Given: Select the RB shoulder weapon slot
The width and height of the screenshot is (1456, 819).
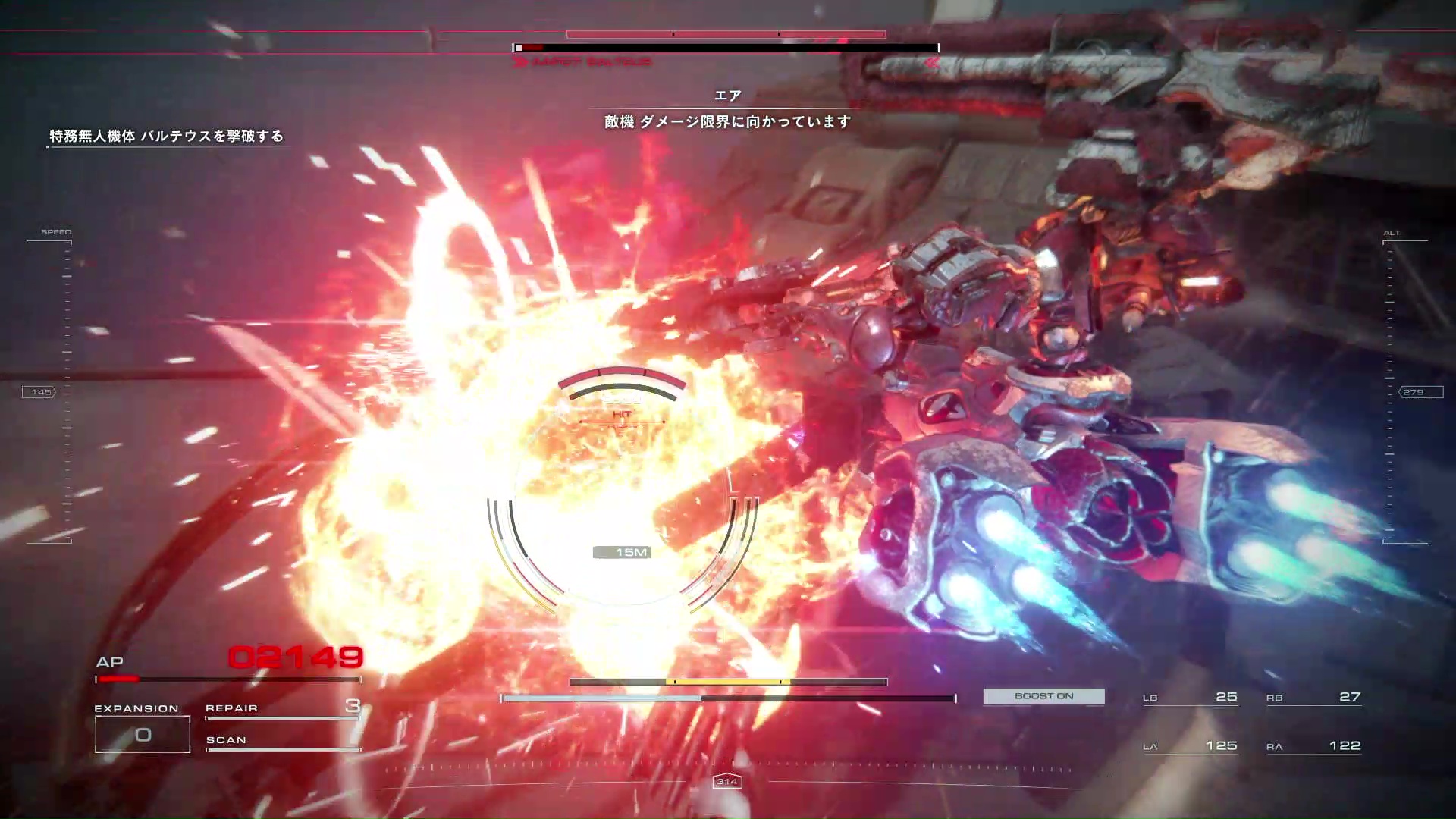Looking at the screenshot, I should pos(1313,697).
